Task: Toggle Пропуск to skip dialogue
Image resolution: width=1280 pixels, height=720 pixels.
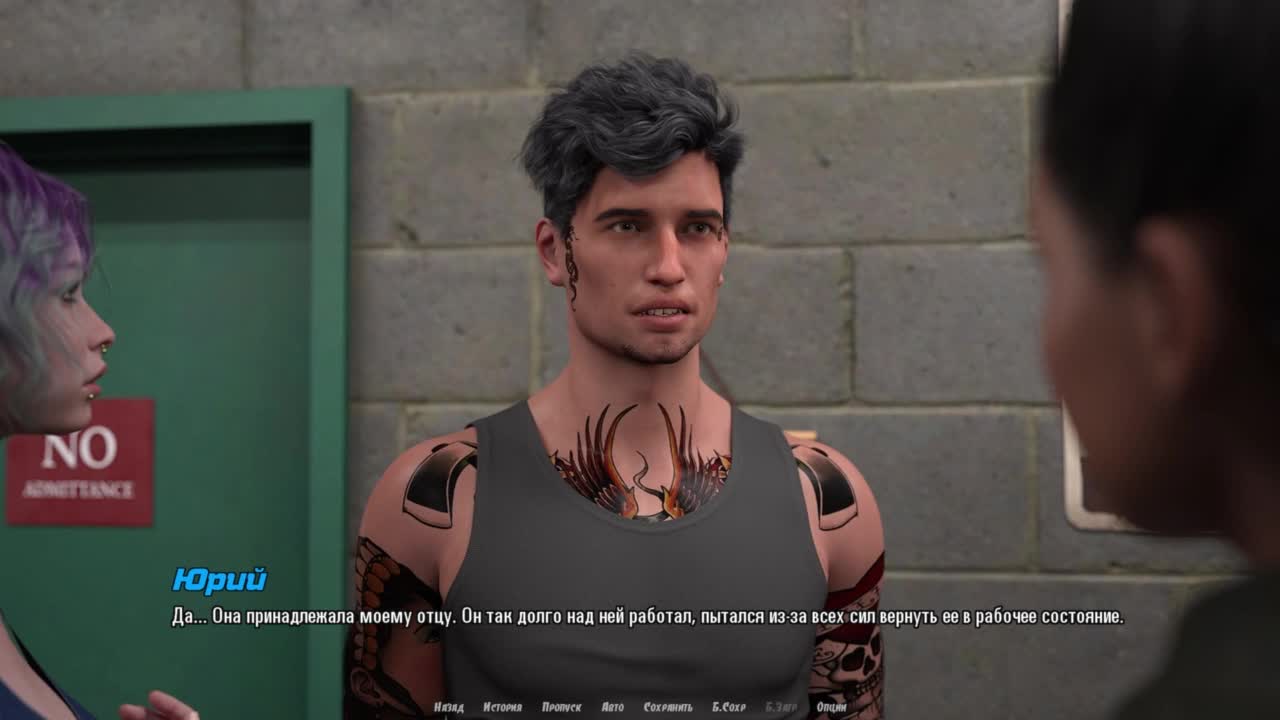Action: [561, 707]
